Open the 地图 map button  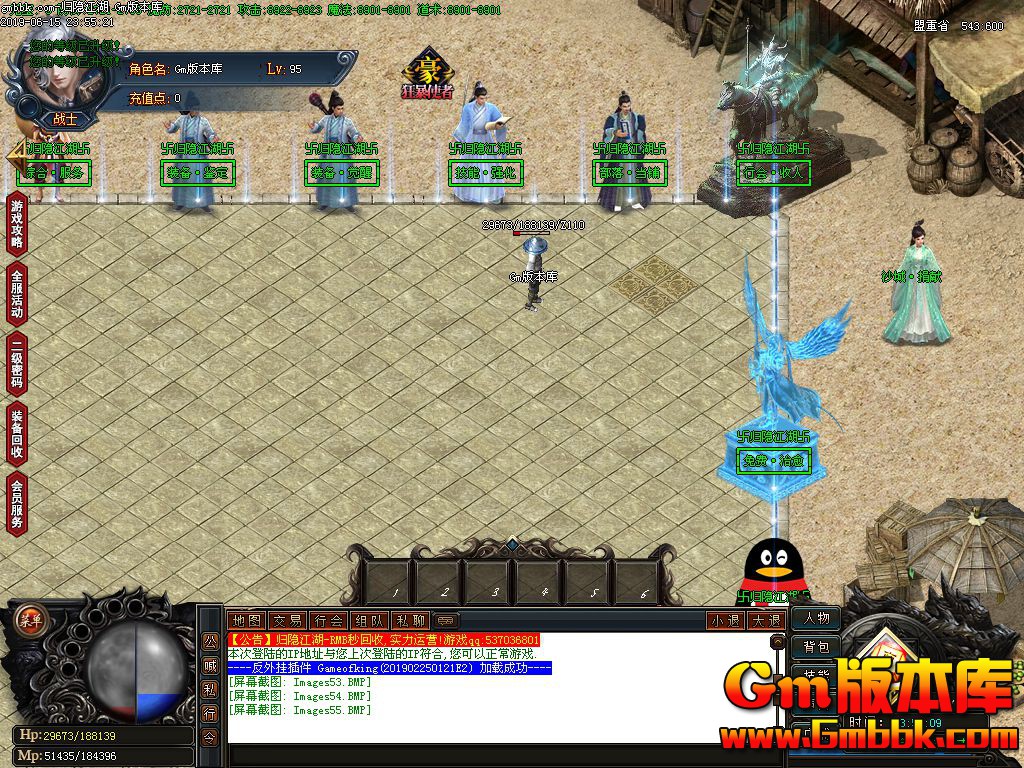point(246,620)
